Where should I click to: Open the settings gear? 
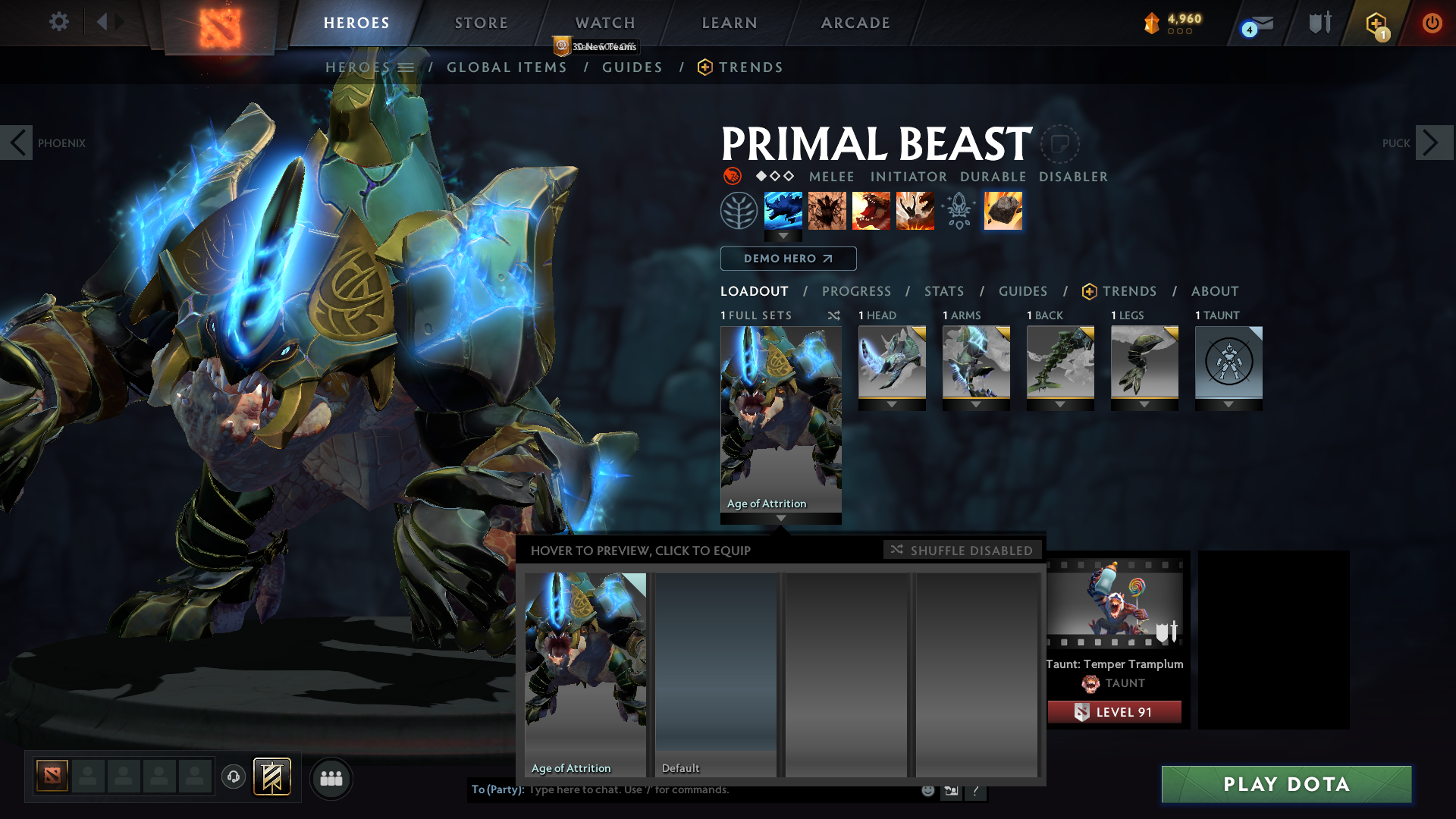pos(59,23)
